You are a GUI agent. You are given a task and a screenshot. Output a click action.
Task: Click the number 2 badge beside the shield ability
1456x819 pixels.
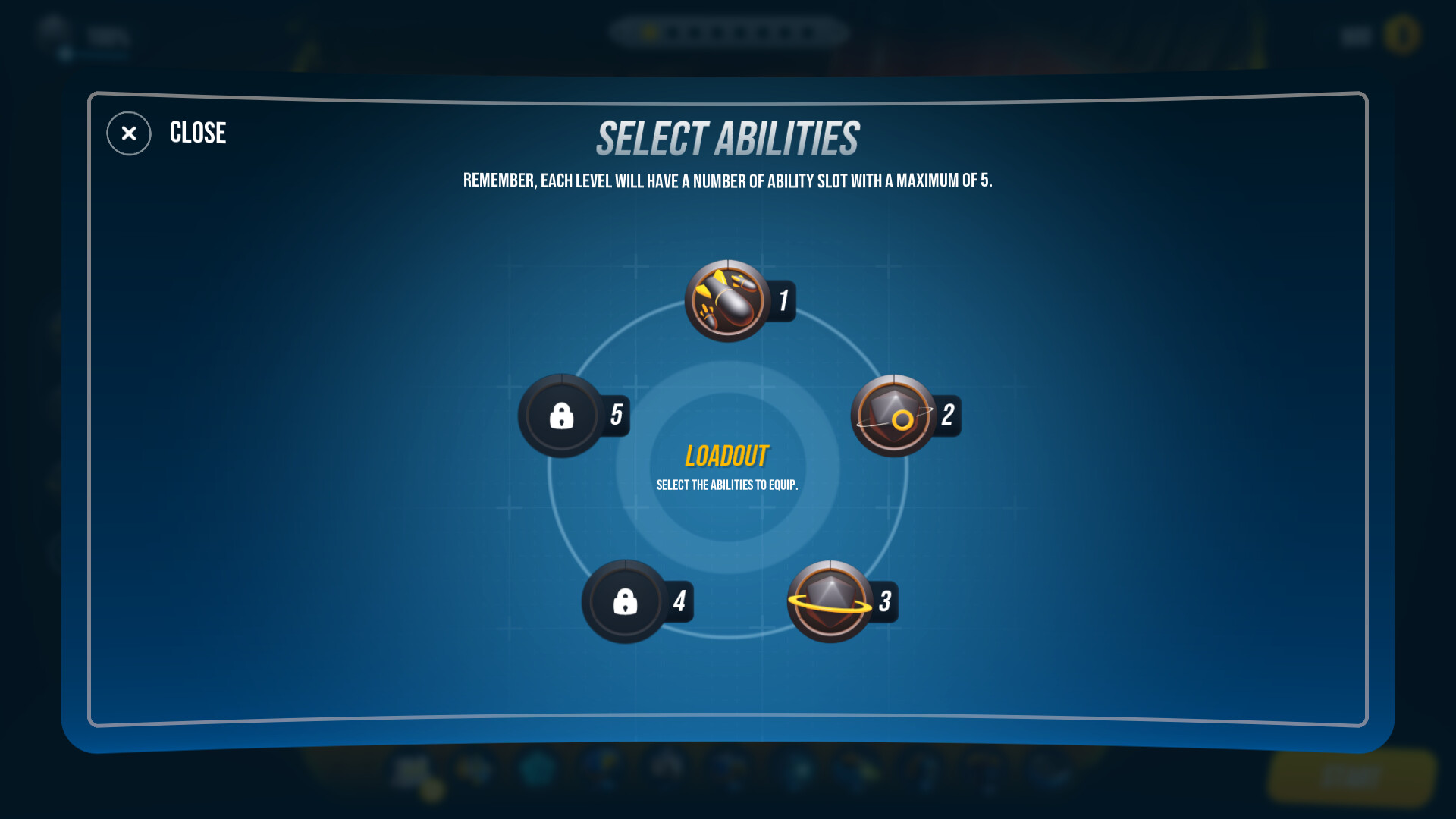click(946, 414)
